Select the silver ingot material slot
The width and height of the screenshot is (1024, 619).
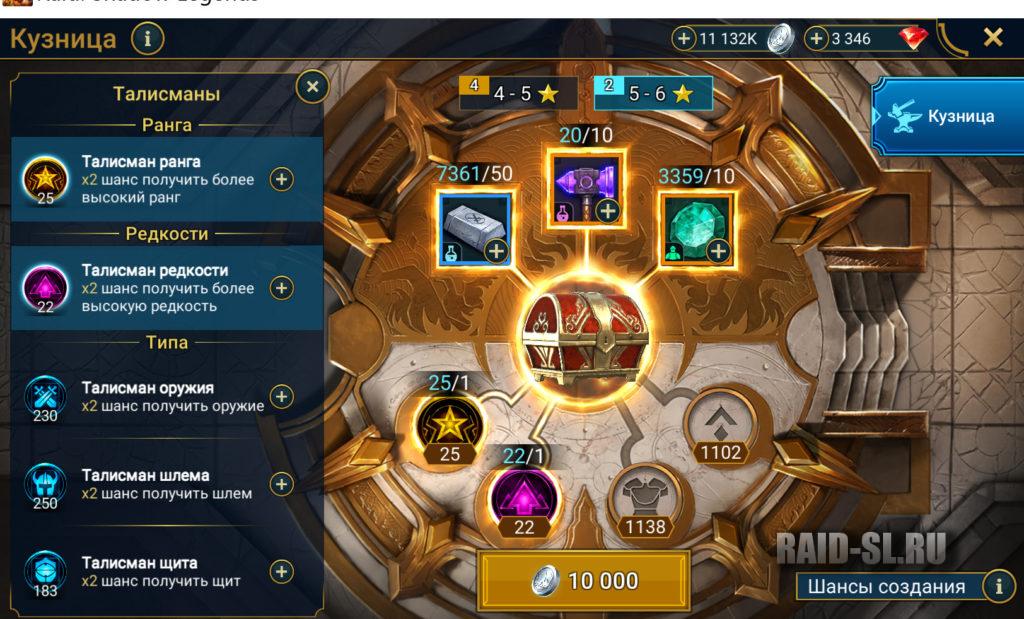coord(475,229)
